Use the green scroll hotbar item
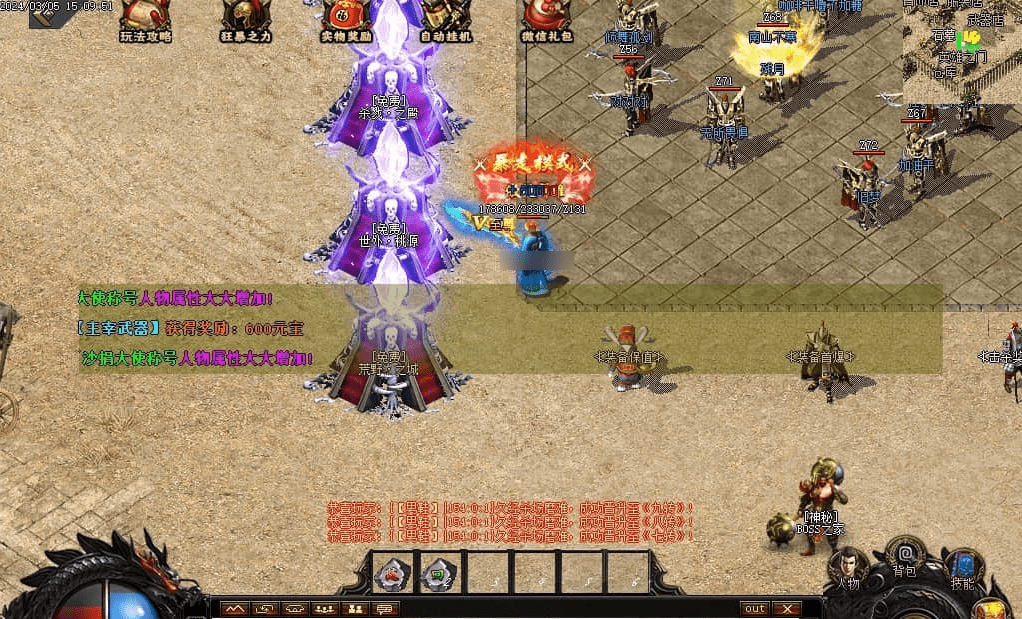The width and height of the screenshot is (1022, 619). [440, 573]
